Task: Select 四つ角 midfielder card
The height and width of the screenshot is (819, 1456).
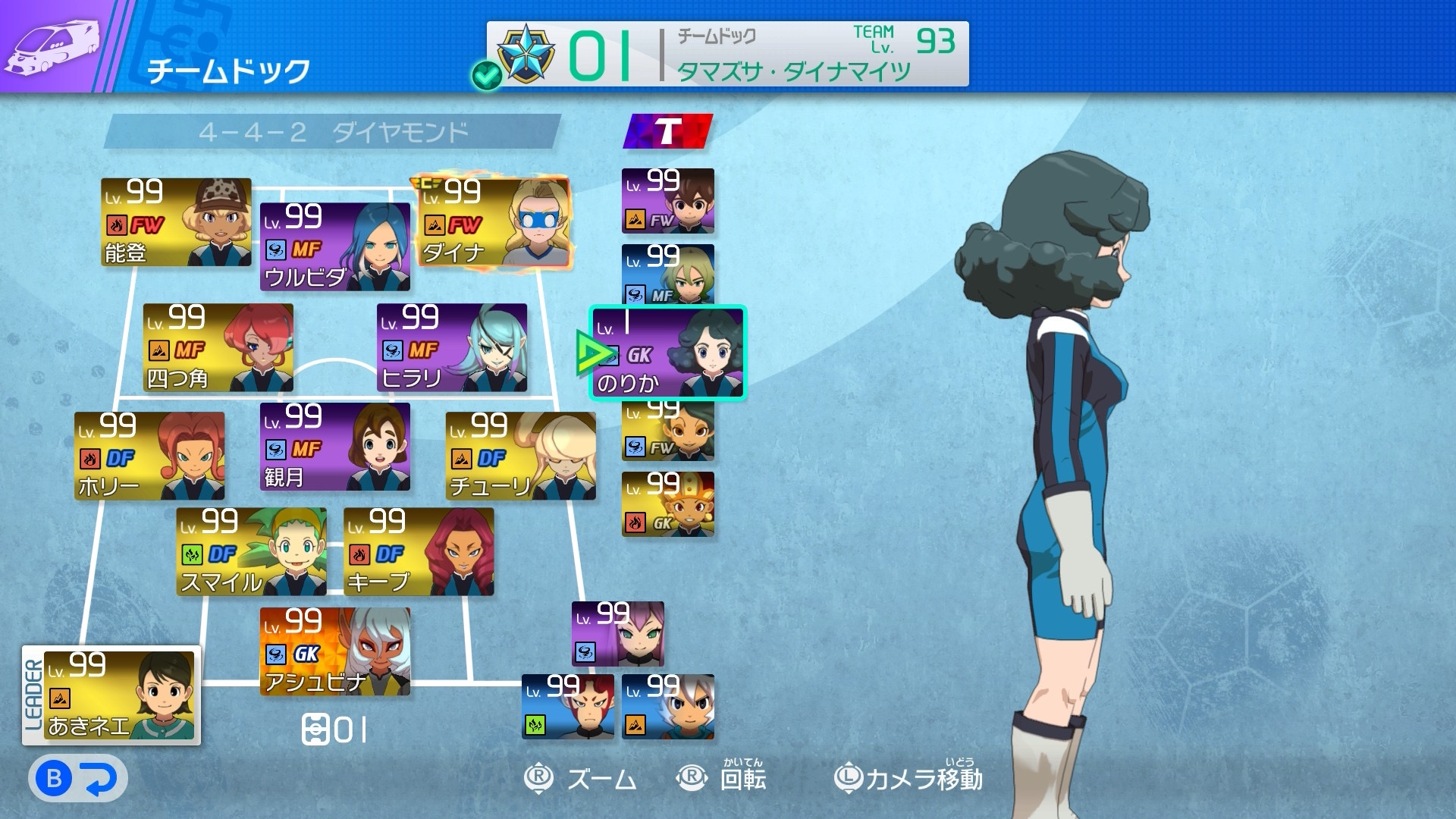Action: (218, 347)
